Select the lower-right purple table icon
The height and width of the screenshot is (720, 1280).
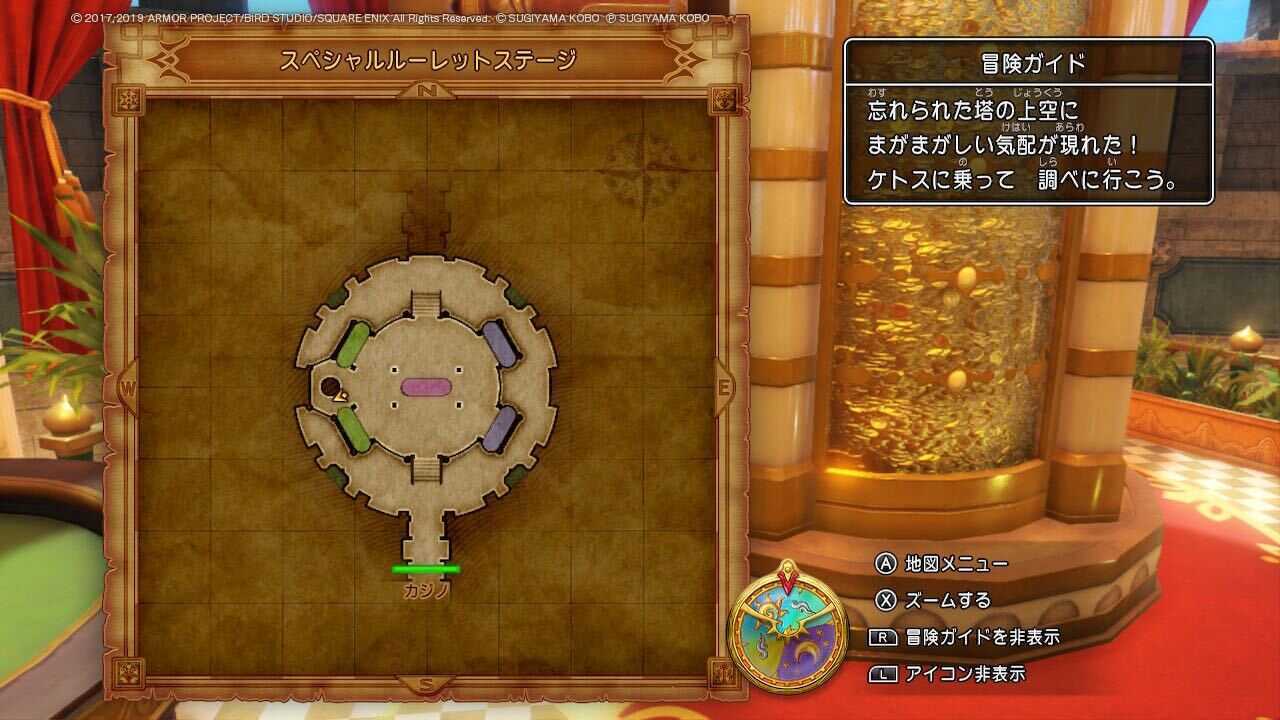(498, 430)
